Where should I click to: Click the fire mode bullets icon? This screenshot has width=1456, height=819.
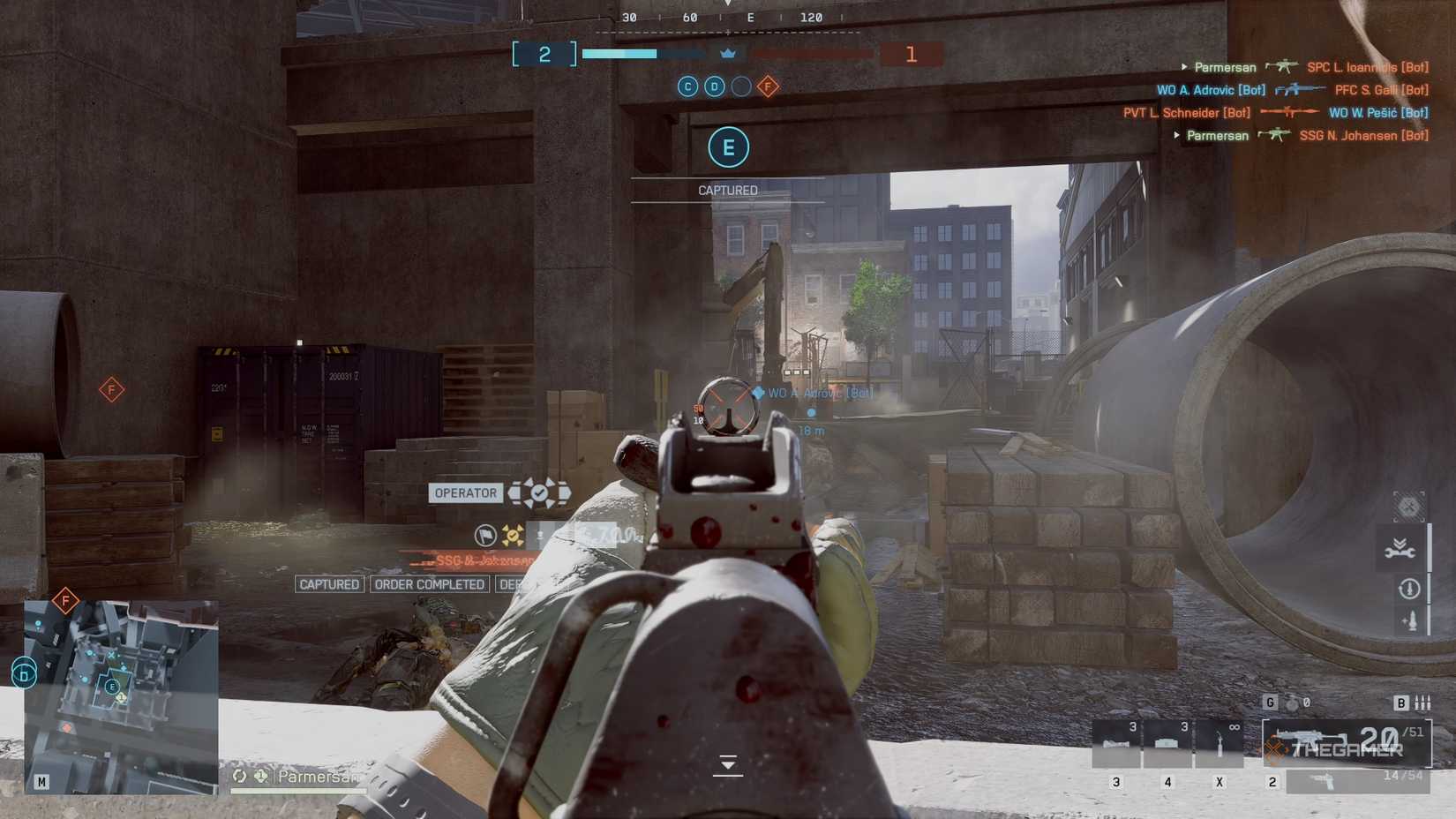(x=1422, y=703)
